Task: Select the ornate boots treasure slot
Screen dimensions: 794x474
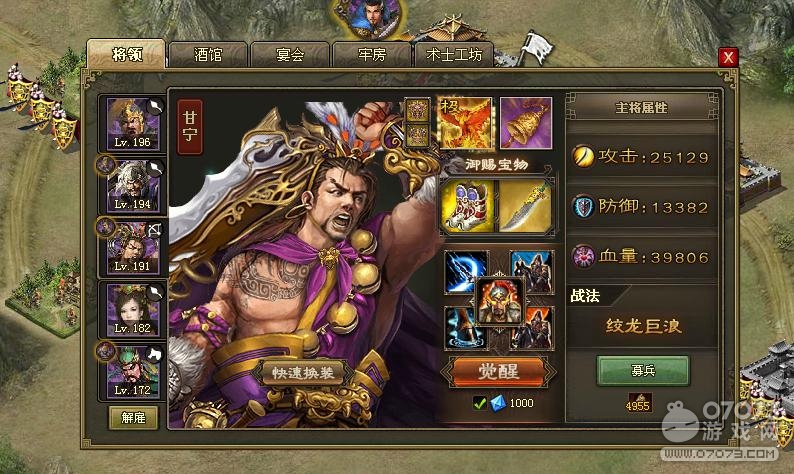Action: pos(466,206)
